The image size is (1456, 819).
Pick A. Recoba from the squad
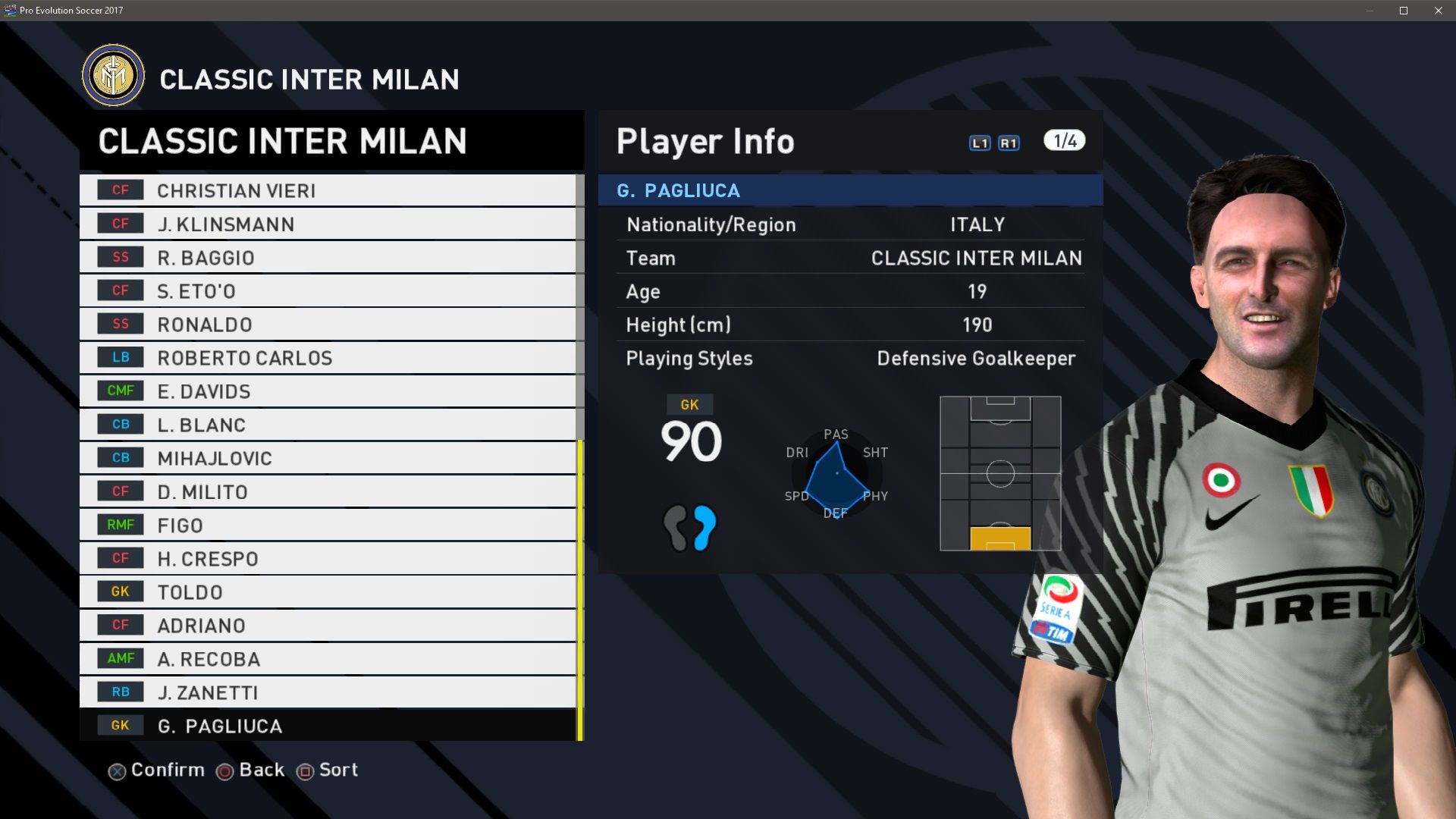[x=328, y=659]
